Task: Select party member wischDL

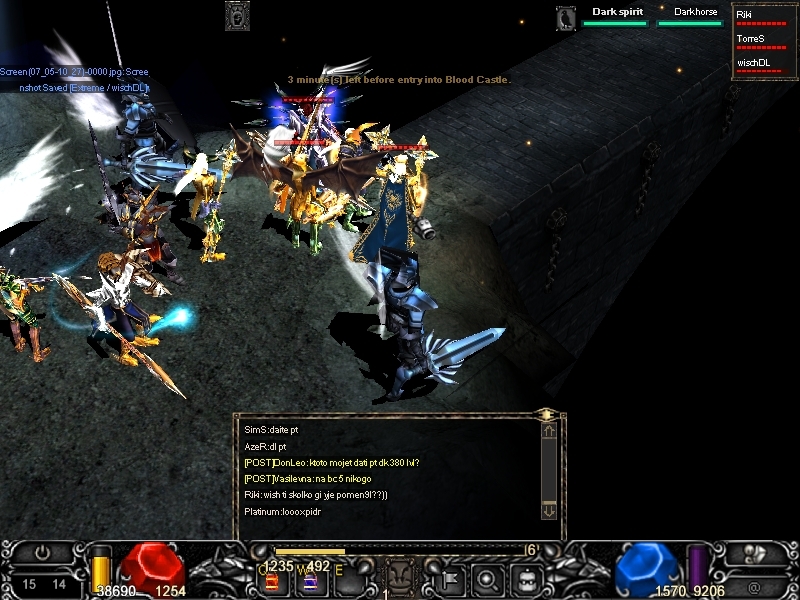Action: tap(758, 63)
